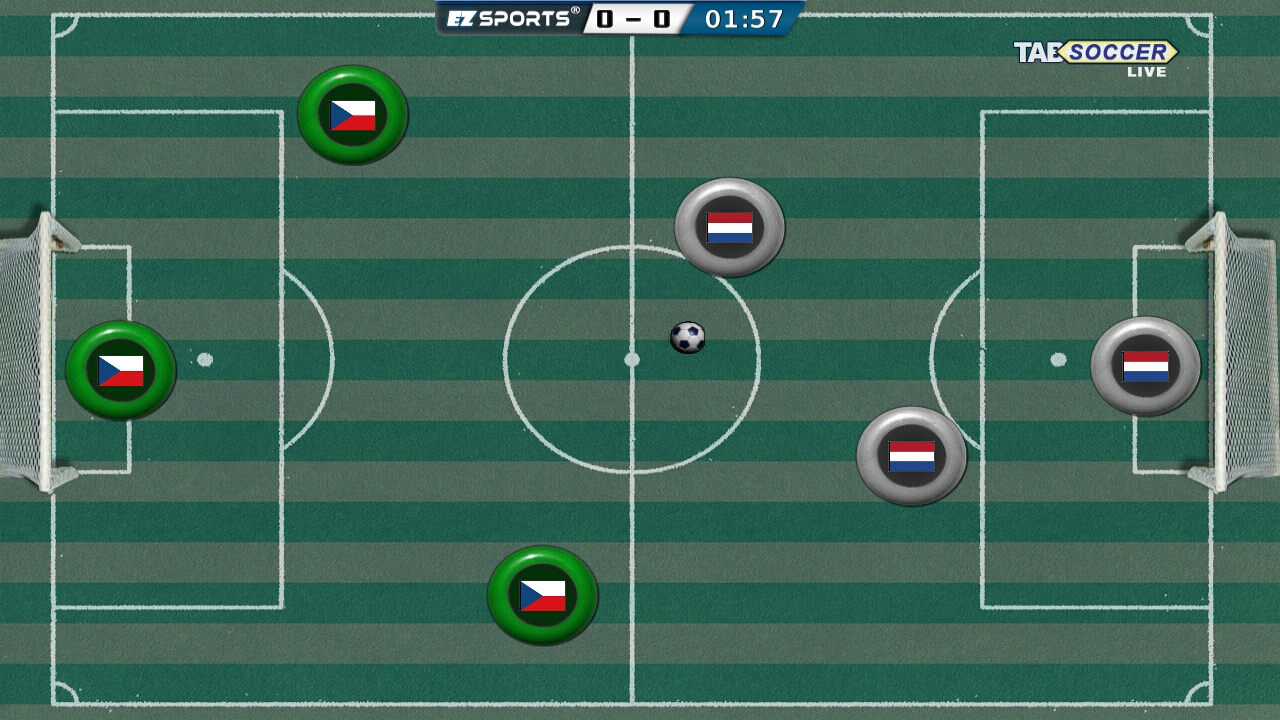Image resolution: width=1280 pixels, height=720 pixels.
Task: Select the Dutch defender puck near right goal
Action: tap(1146, 365)
